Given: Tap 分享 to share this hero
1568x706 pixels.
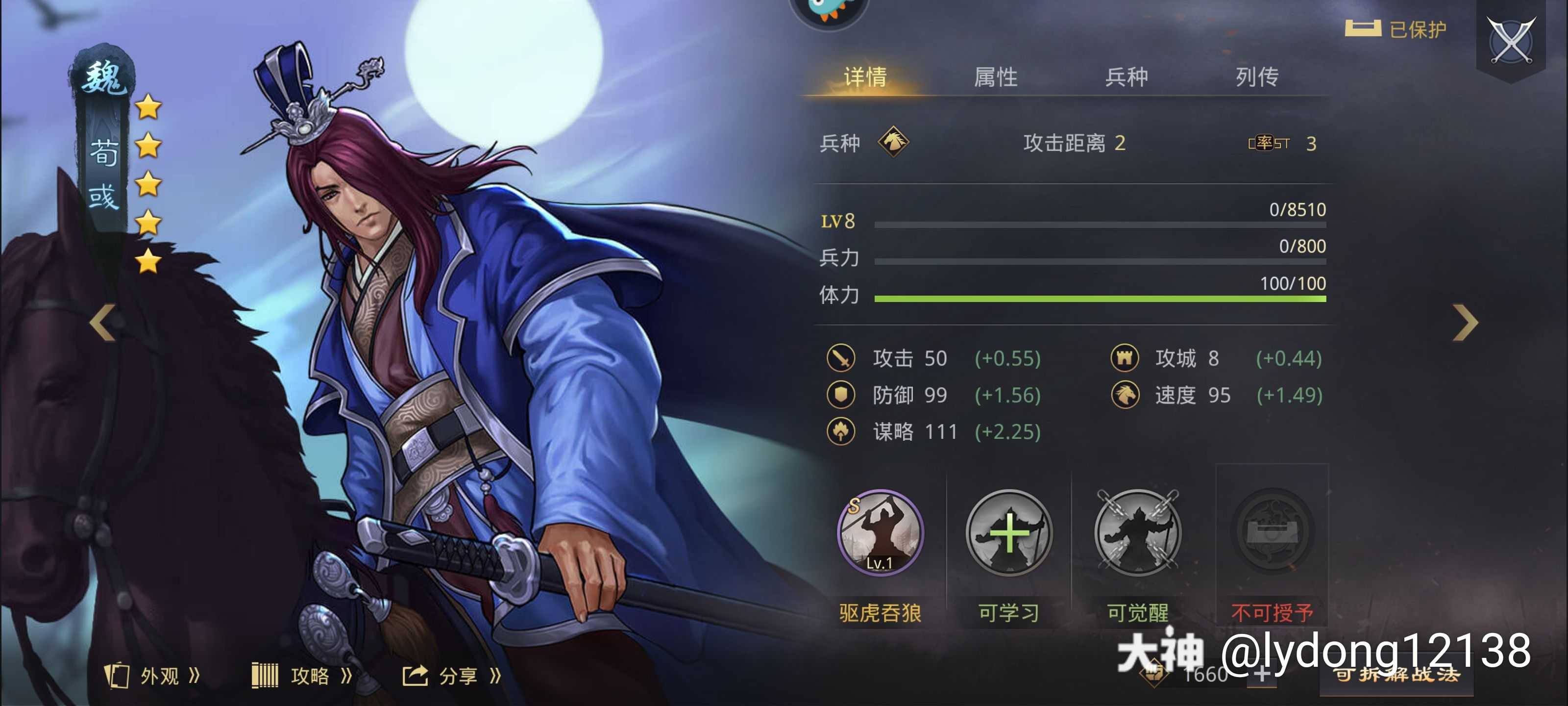Looking at the screenshot, I should [461, 675].
